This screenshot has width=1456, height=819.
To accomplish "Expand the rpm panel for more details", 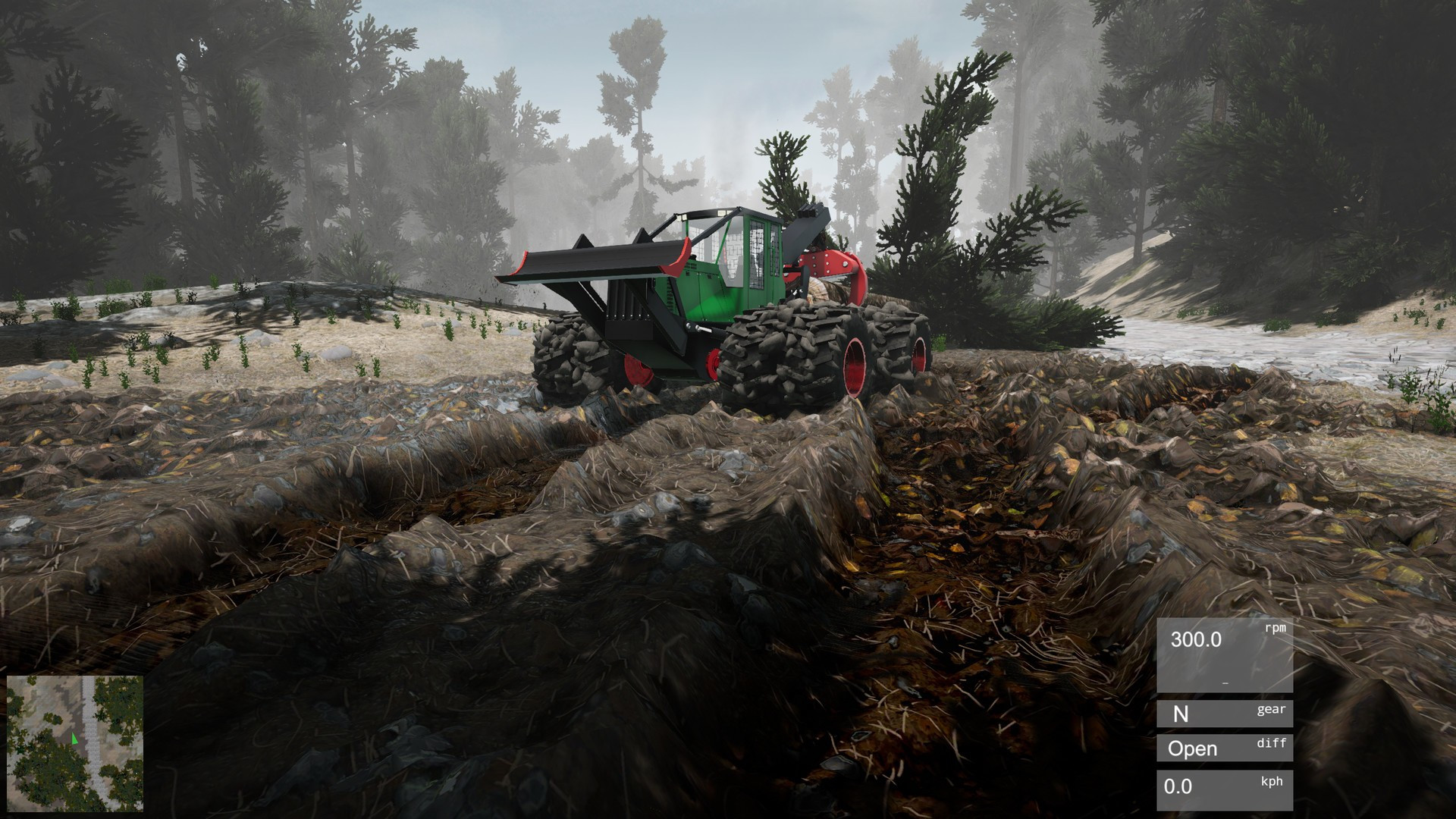I will pyautogui.click(x=1225, y=656).
